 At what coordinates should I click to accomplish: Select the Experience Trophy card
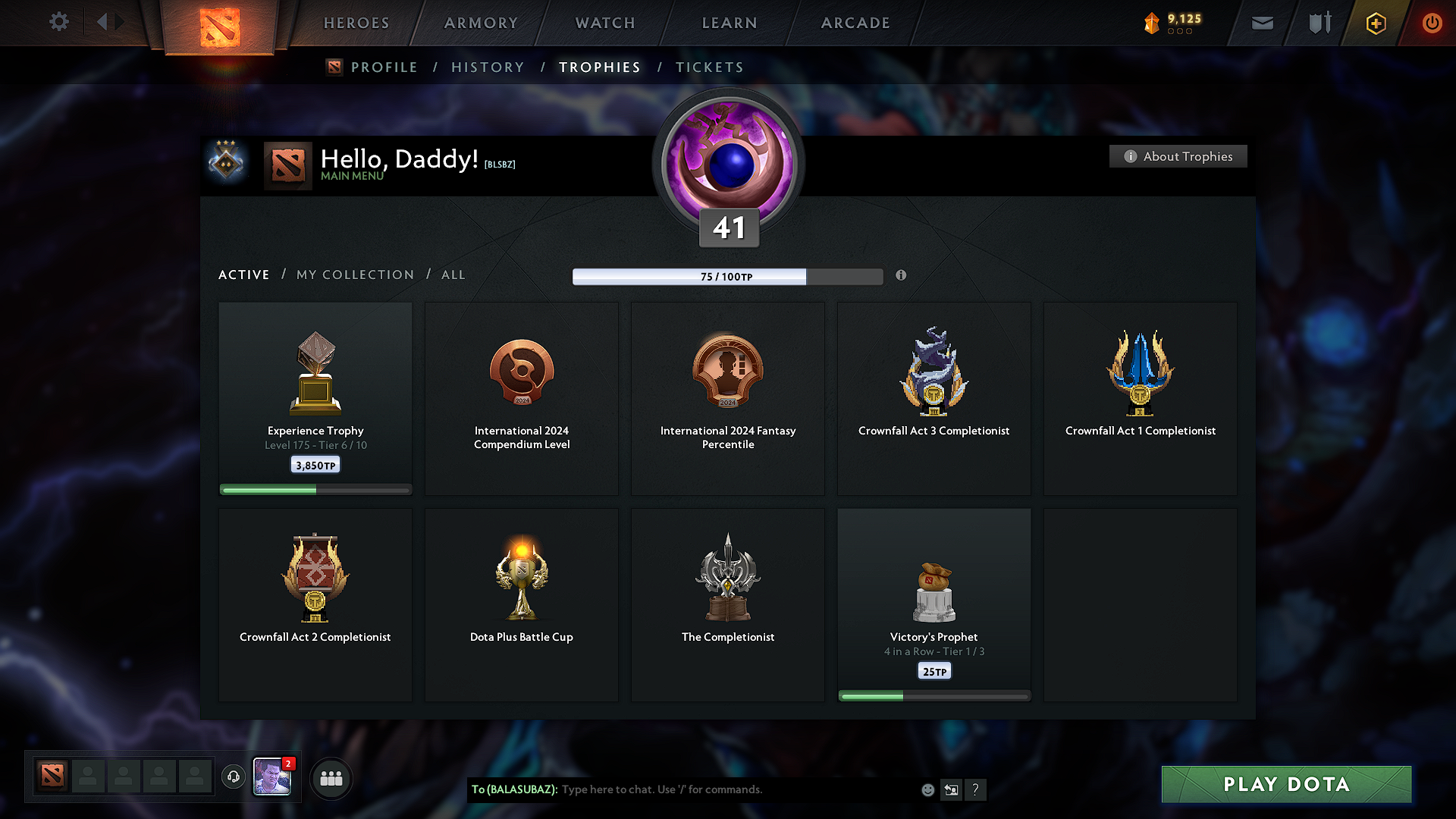coord(315,398)
